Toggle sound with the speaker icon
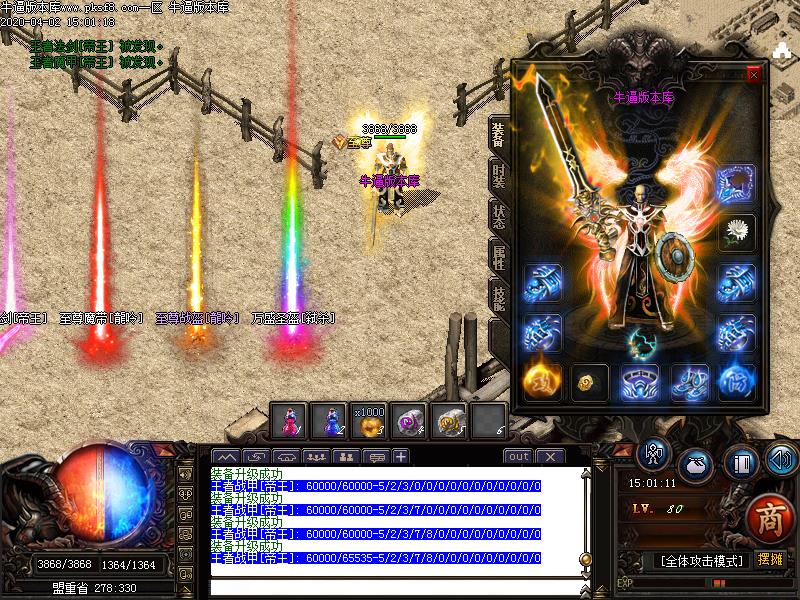 coord(781,460)
